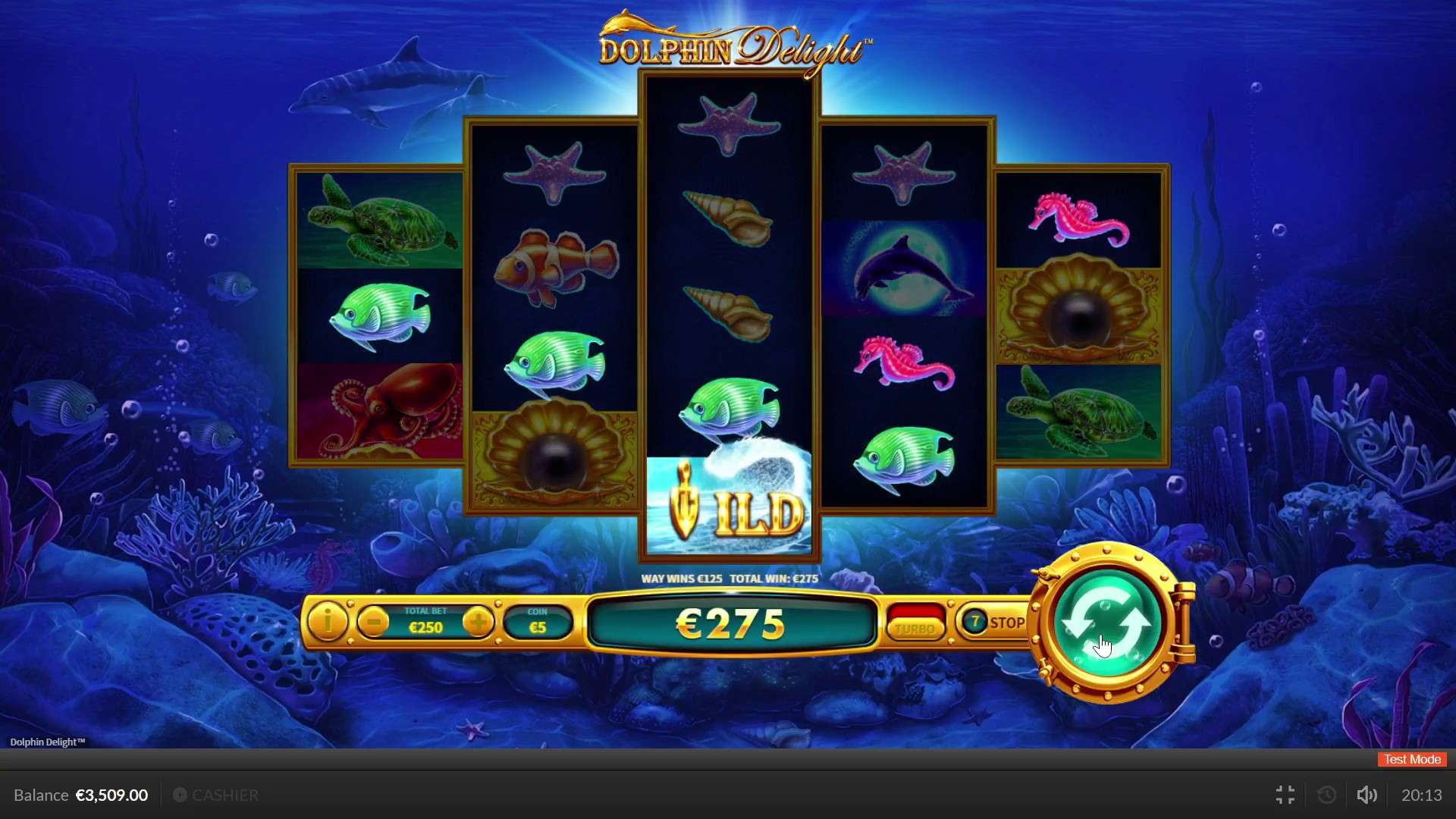Mute the game sound

[1367, 795]
